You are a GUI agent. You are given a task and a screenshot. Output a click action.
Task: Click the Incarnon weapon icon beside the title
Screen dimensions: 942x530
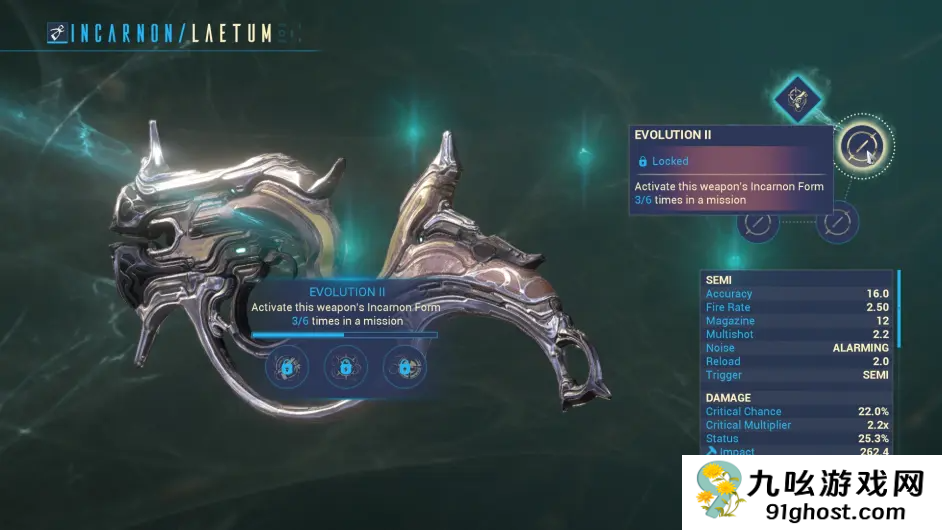[58, 33]
